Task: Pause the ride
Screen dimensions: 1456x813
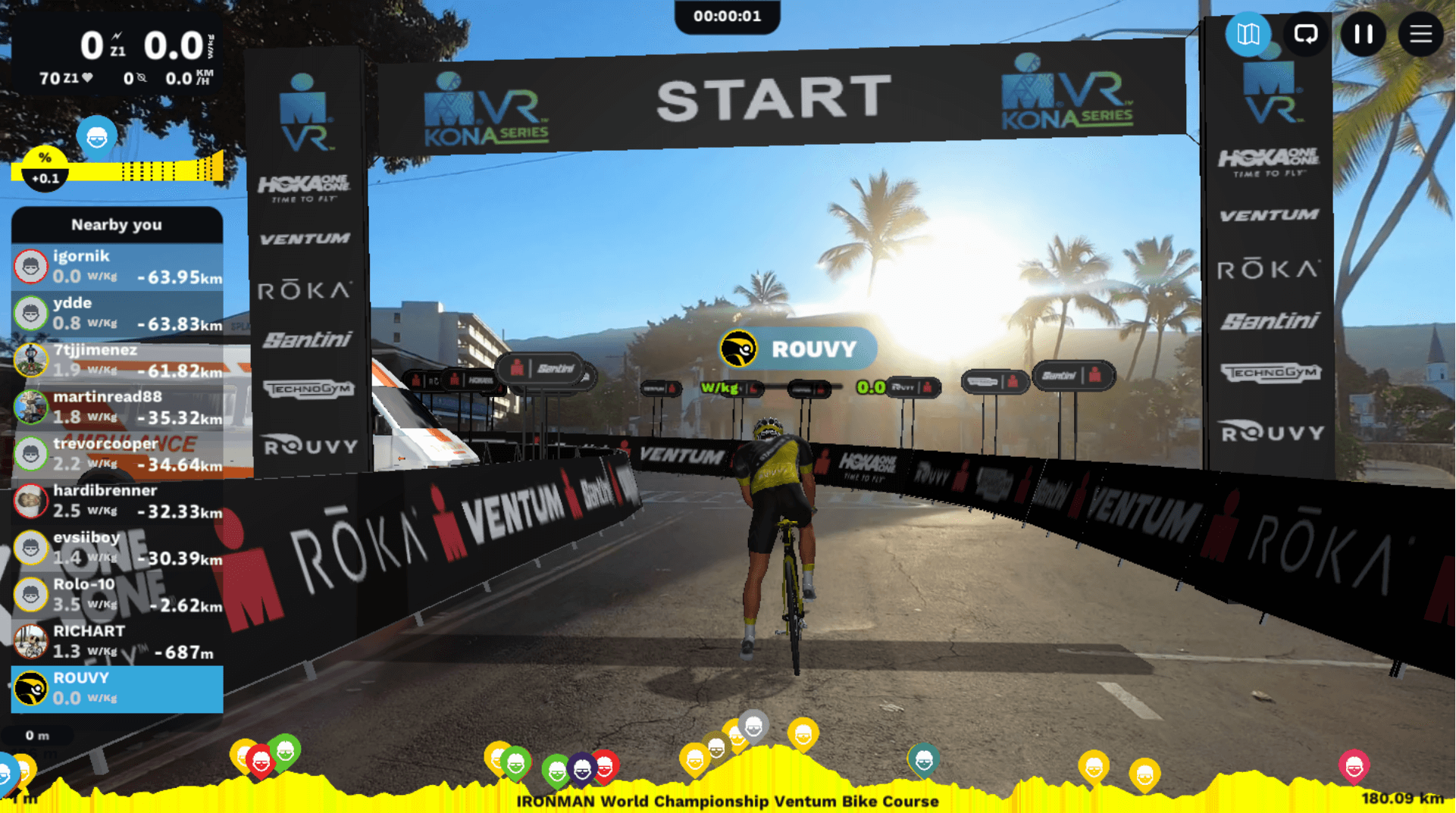Action: (x=1363, y=34)
